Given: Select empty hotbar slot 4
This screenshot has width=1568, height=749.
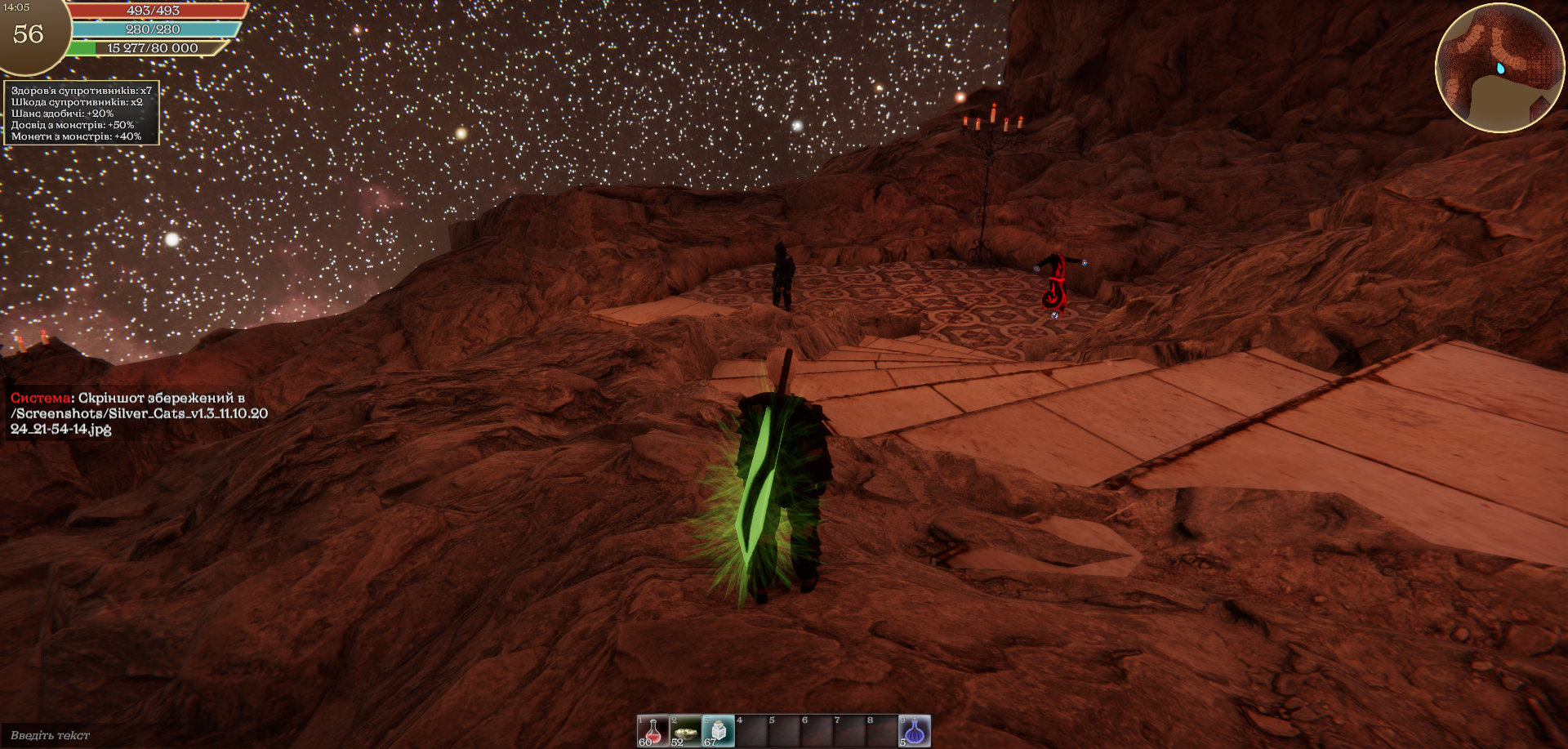Looking at the screenshot, I should 751,731.
